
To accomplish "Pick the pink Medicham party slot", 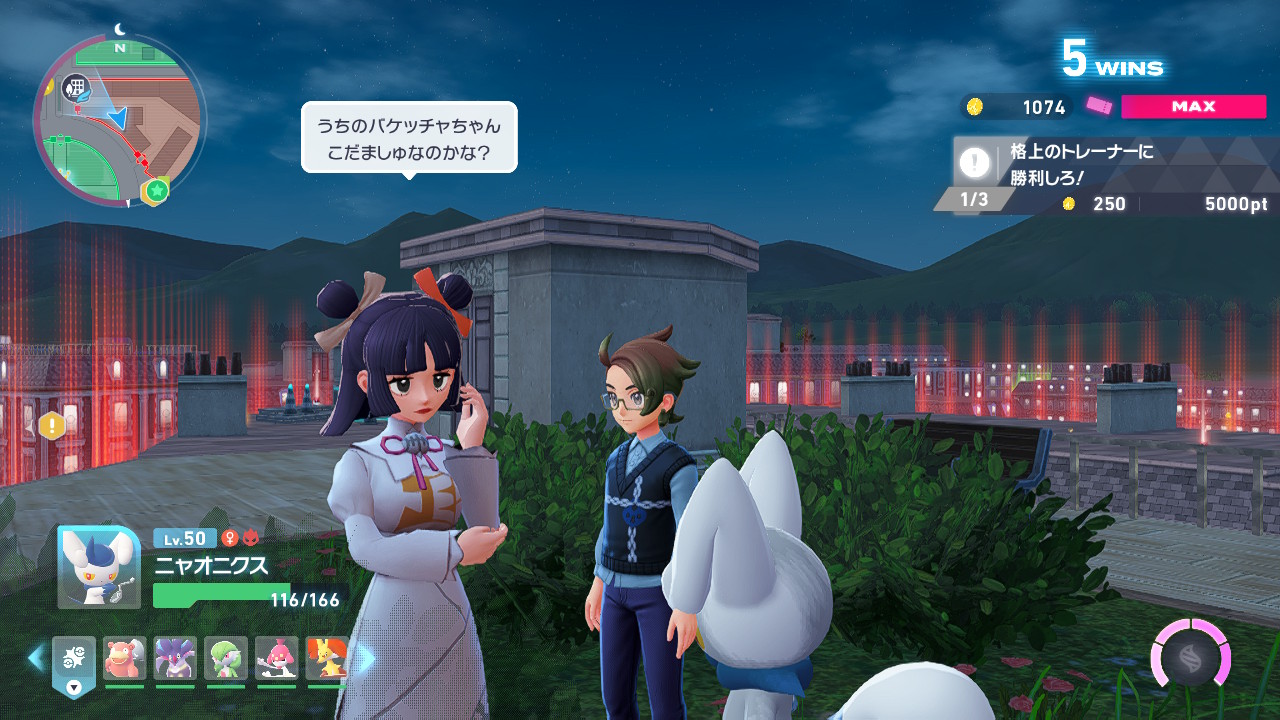I will (276, 658).
